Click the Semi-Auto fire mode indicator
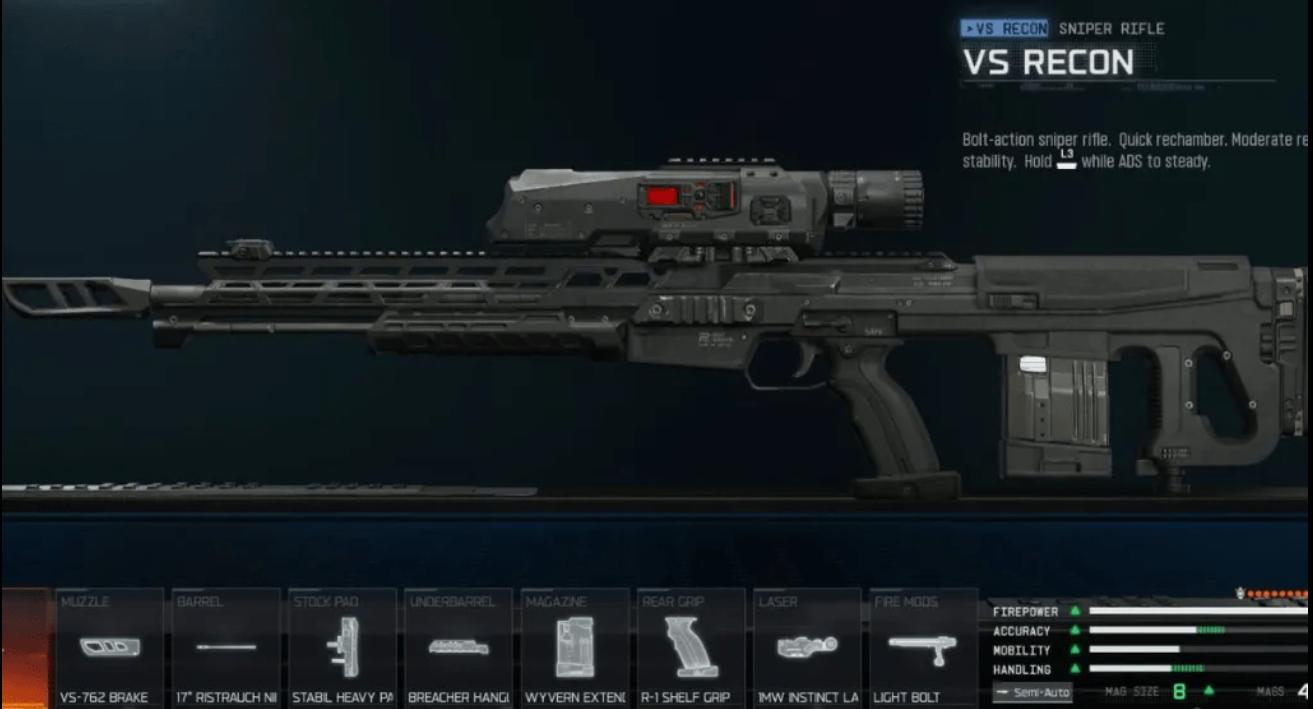 1032,692
